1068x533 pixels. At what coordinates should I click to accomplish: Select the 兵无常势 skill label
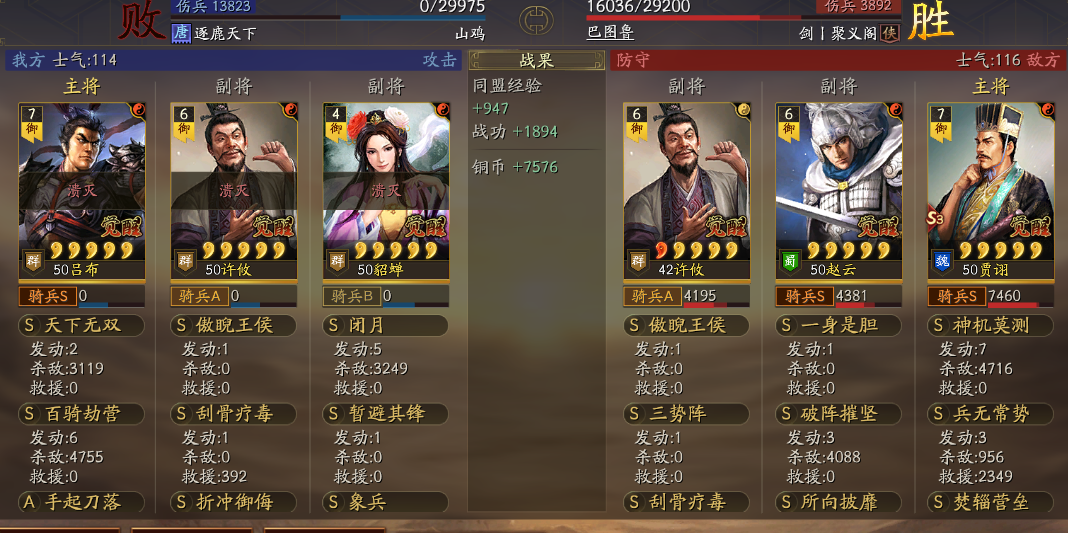991,414
